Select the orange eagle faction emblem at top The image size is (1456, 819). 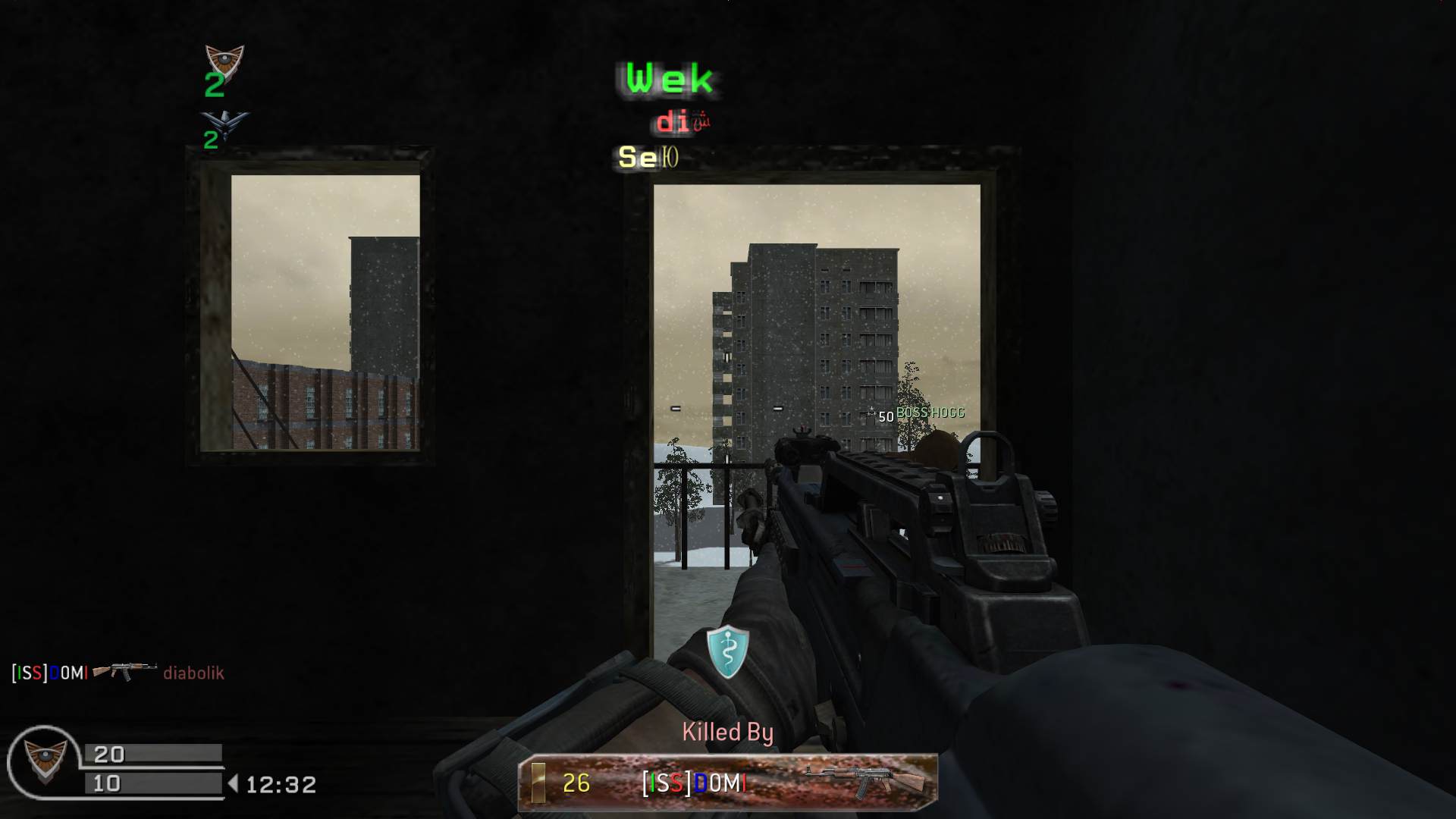coord(224,61)
